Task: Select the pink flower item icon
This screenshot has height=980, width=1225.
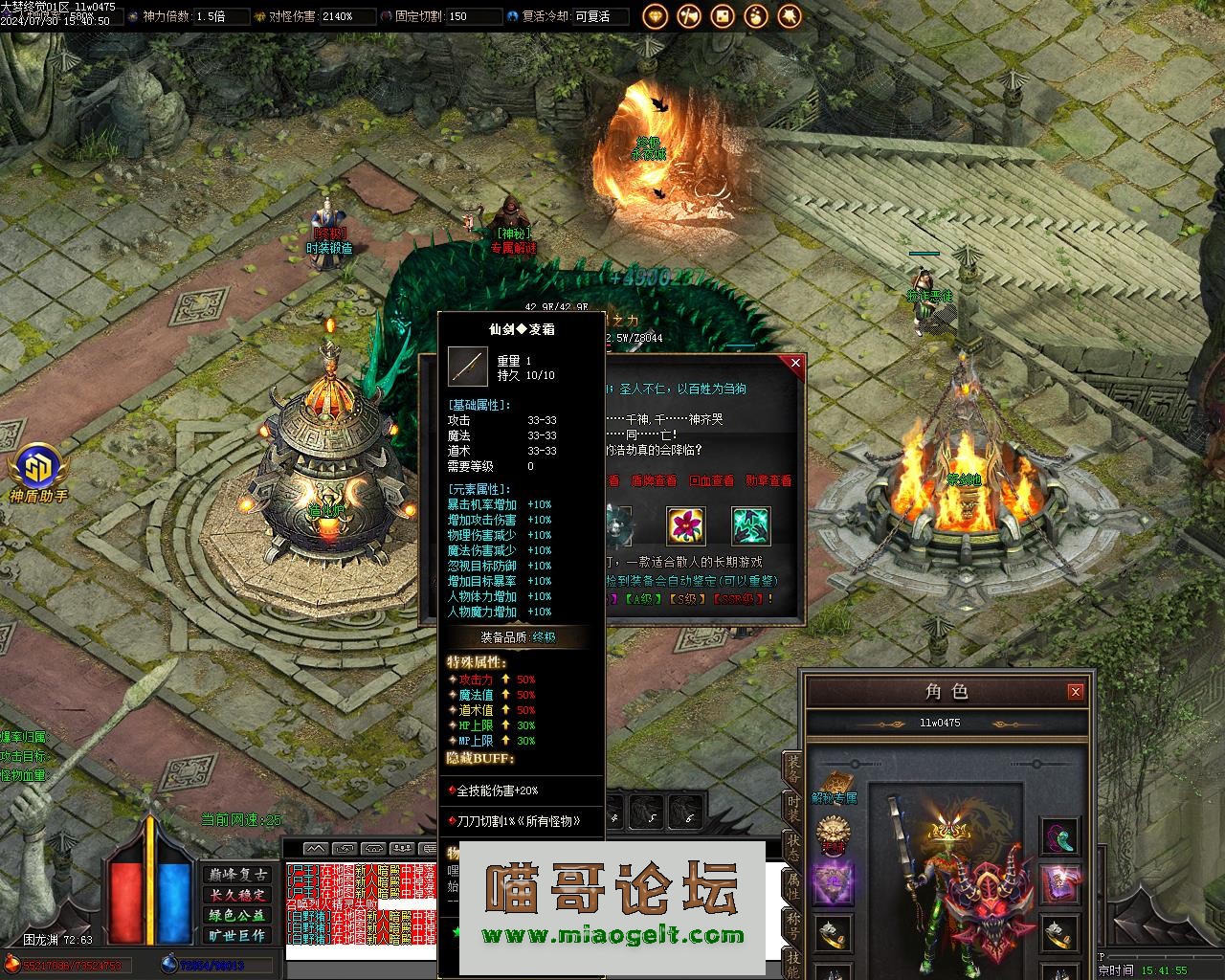Action: (x=686, y=525)
